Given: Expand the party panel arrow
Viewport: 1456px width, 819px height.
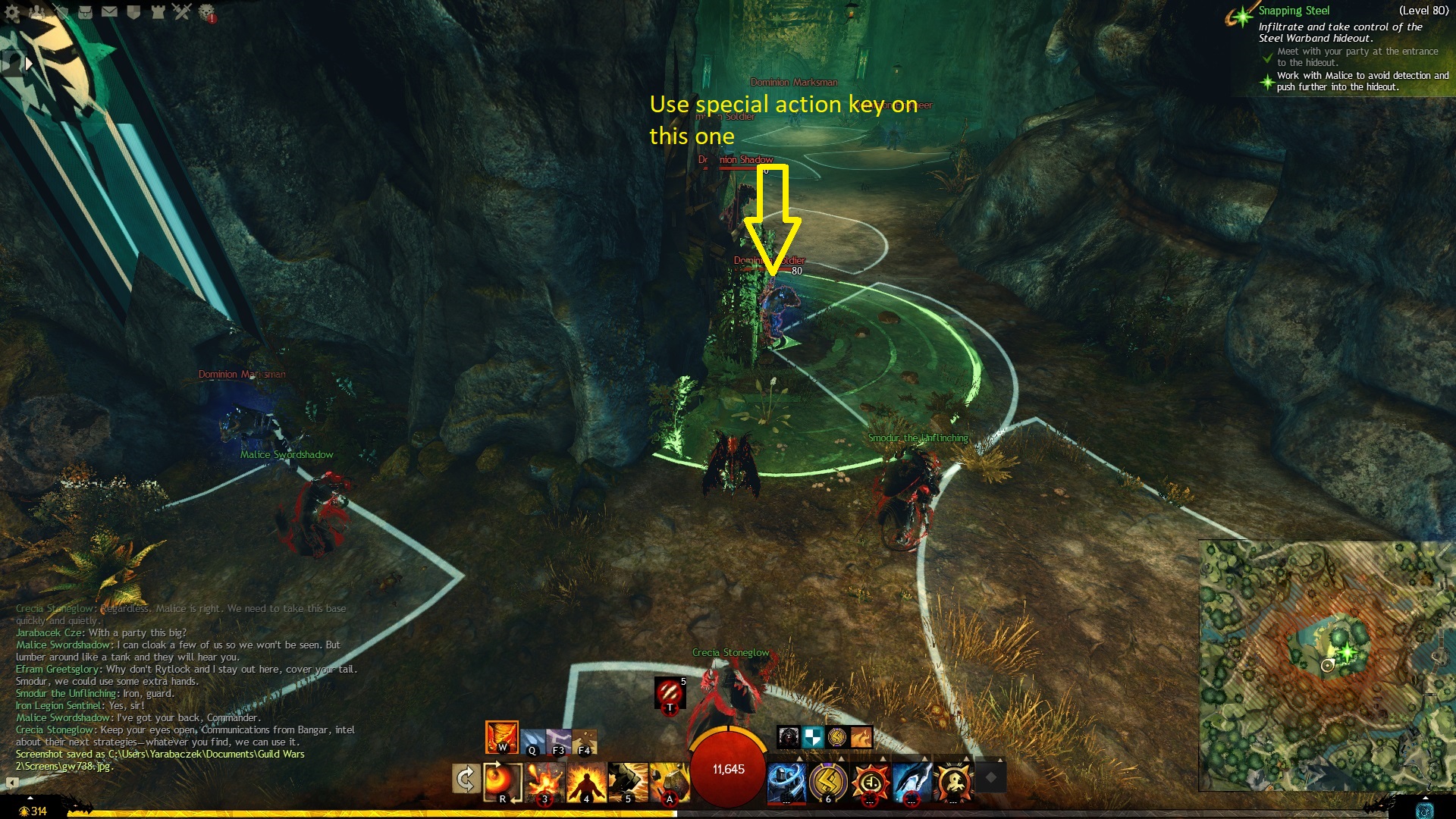Looking at the screenshot, I should (x=29, y=64).
